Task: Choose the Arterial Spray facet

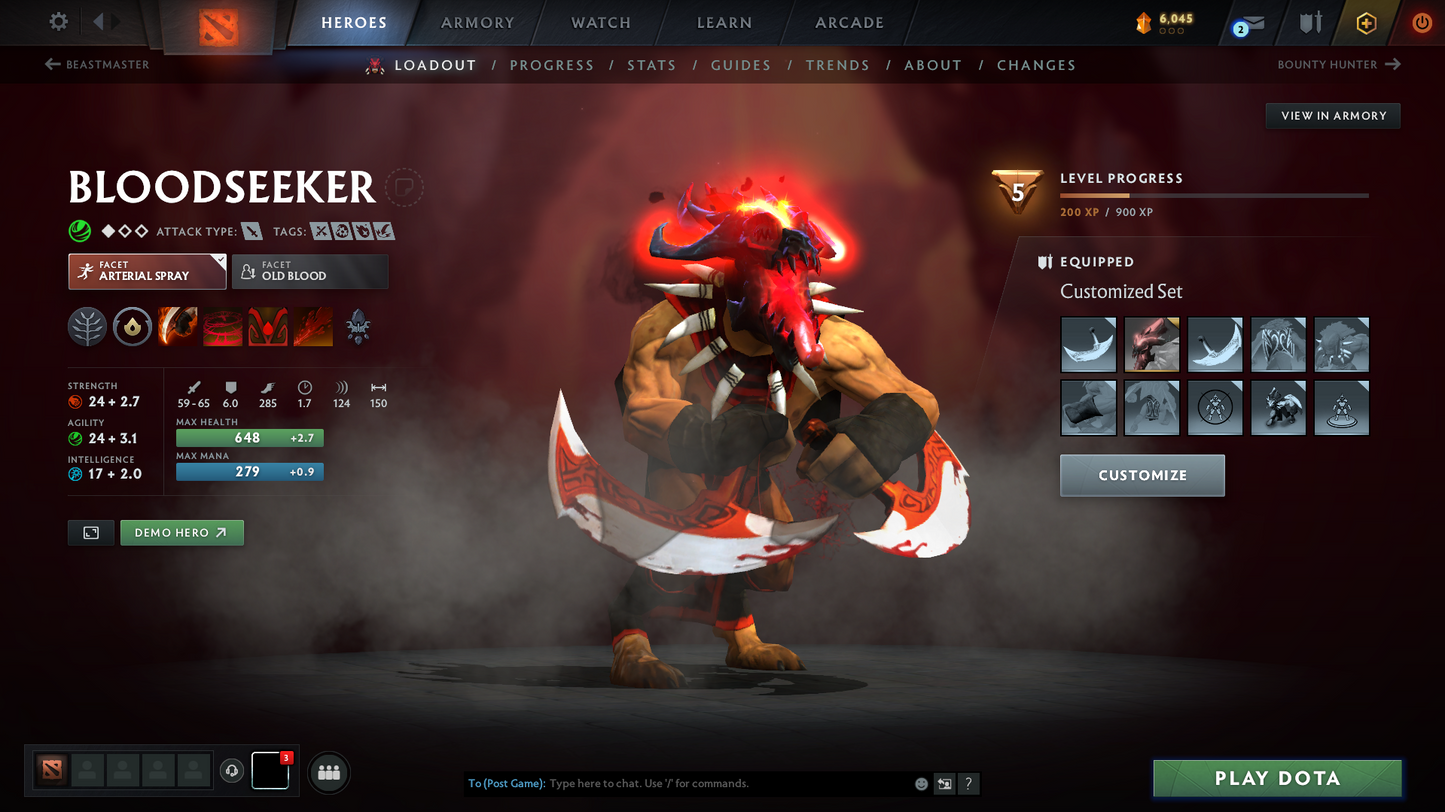Action: (147, 271)
